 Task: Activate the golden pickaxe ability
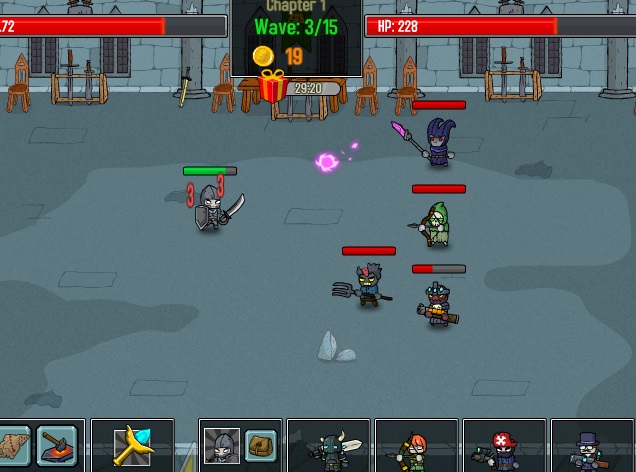point(132,446)
